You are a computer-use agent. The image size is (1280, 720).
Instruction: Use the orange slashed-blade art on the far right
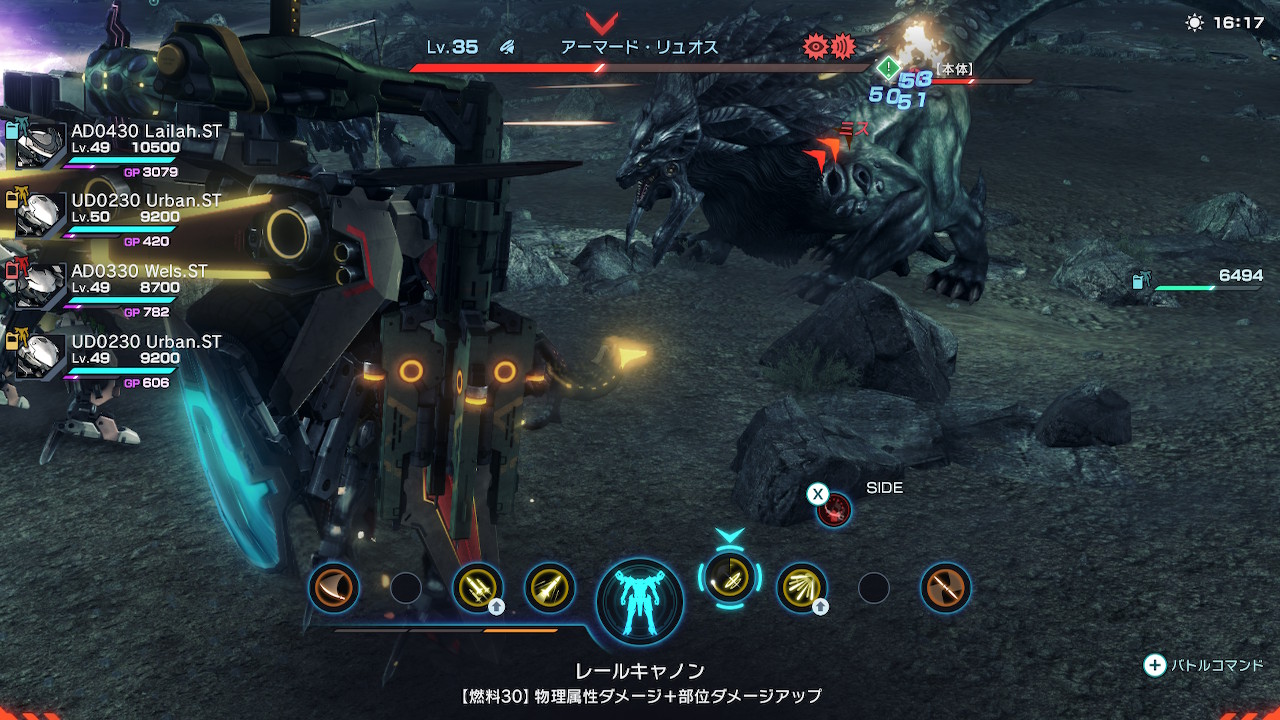[945, 587]
